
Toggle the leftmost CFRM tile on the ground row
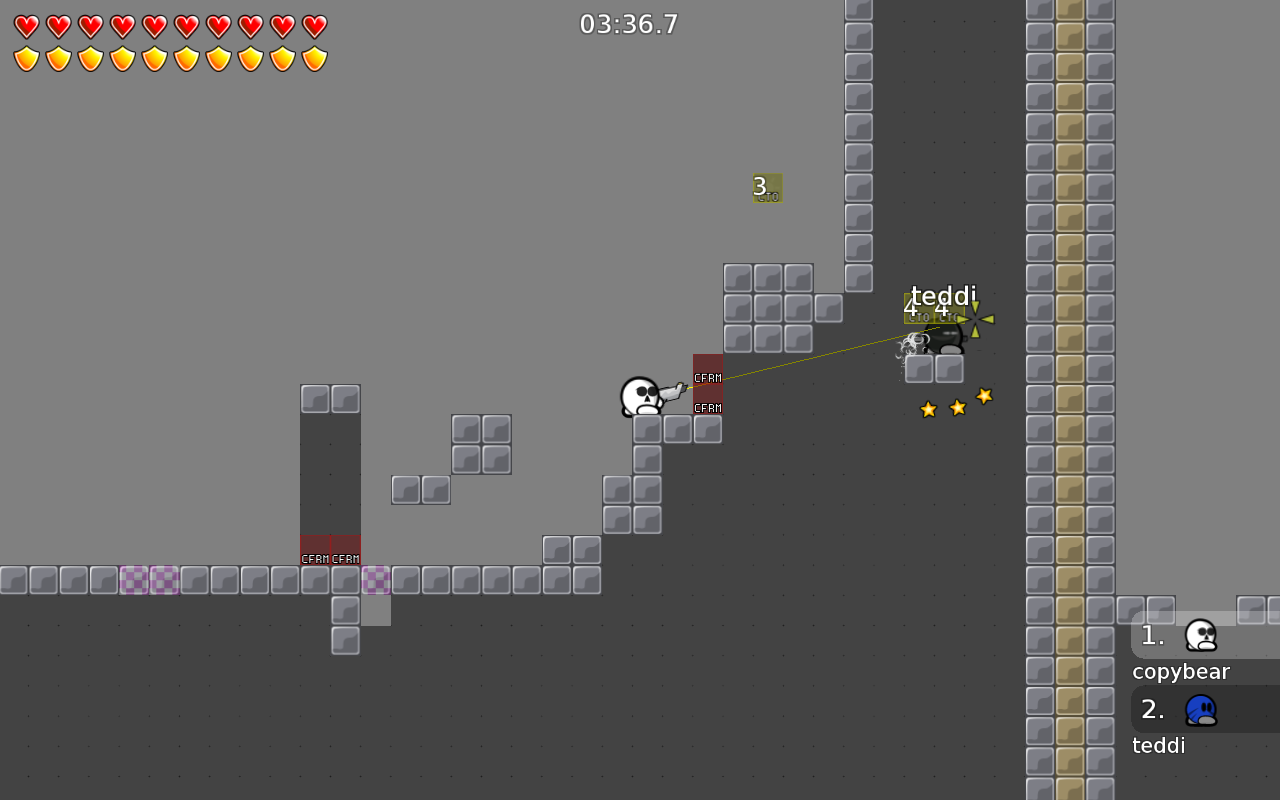click(x=315, y=550)
